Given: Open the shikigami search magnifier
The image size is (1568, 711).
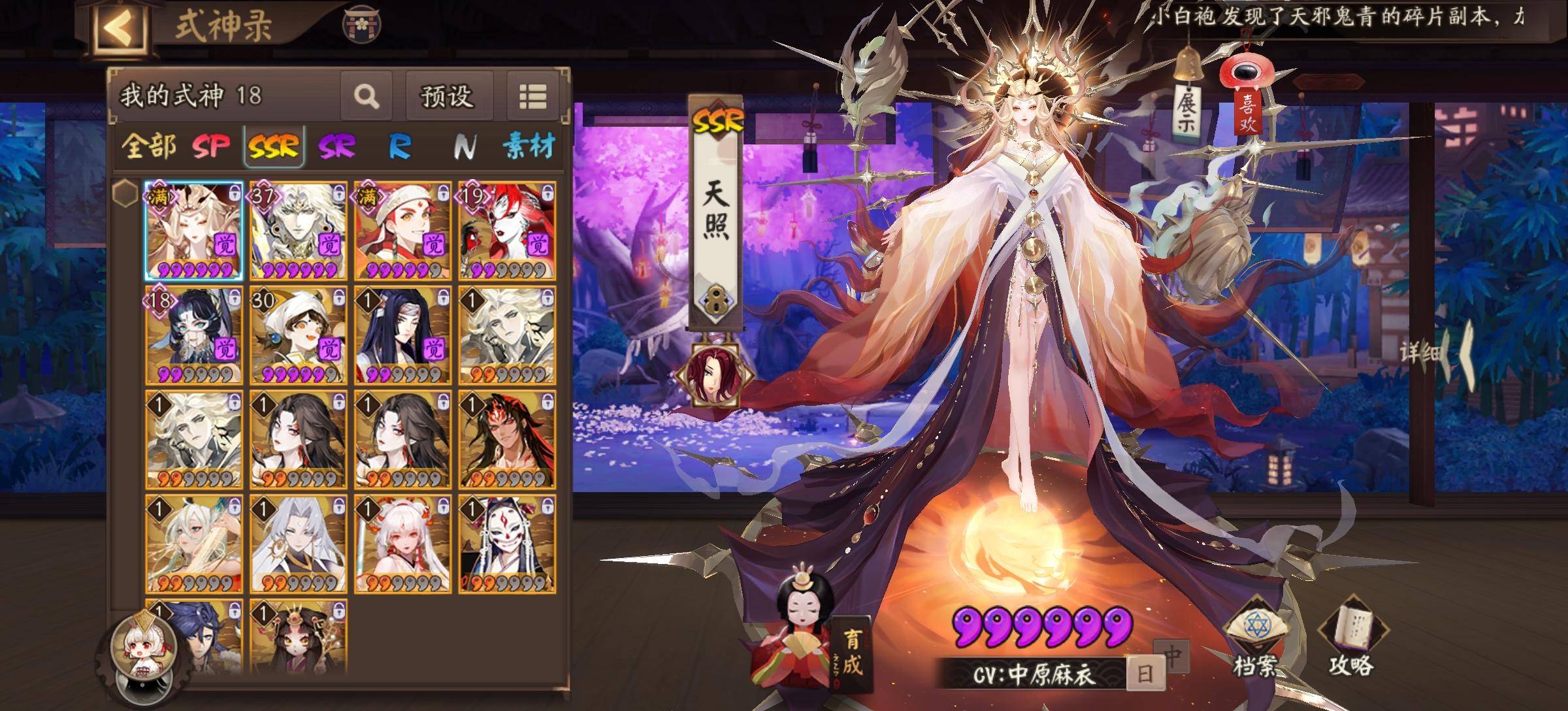Looking at the screenshot, I should point(368,95).
